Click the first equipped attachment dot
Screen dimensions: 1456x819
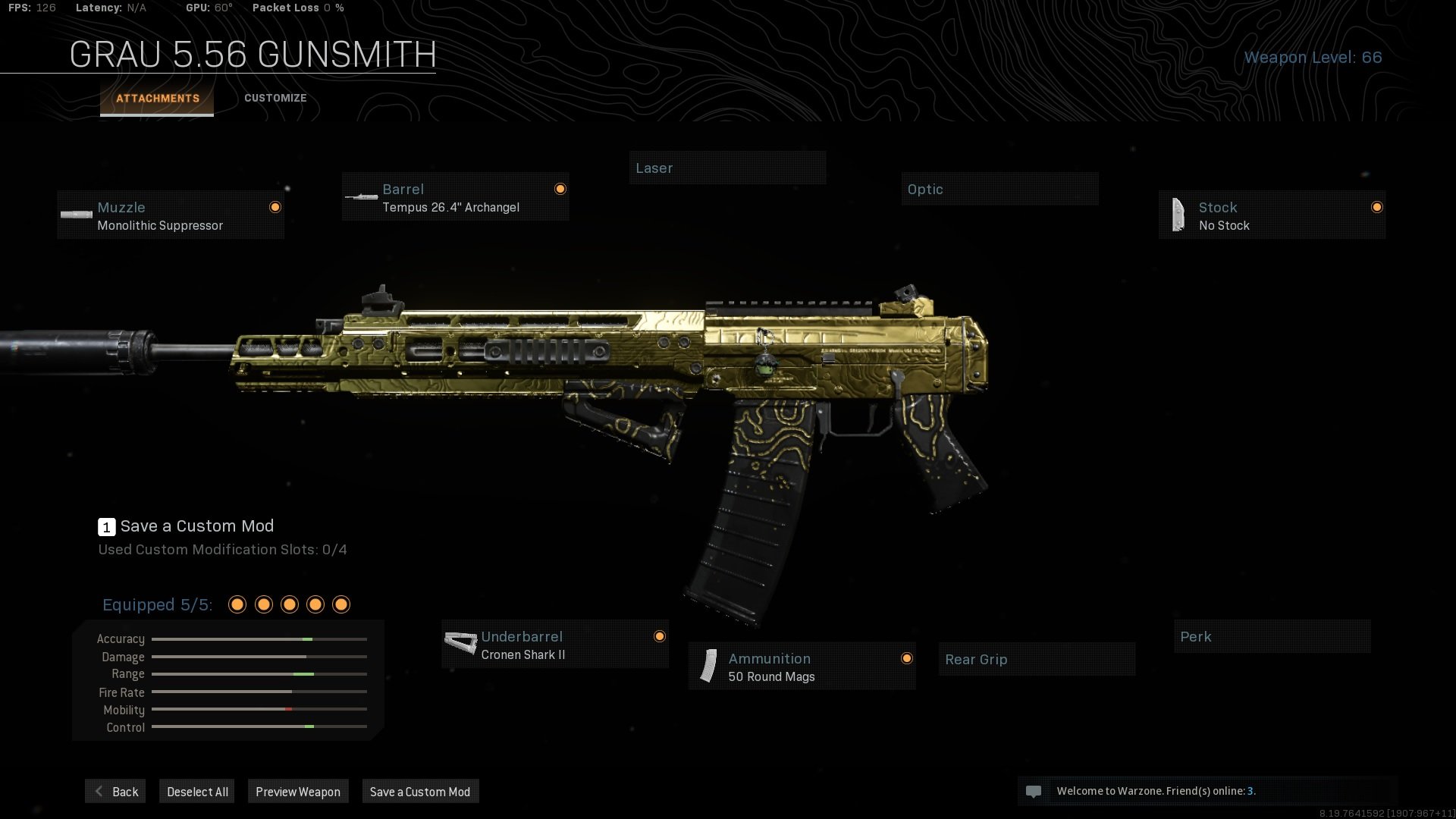(x=237, y=604)
